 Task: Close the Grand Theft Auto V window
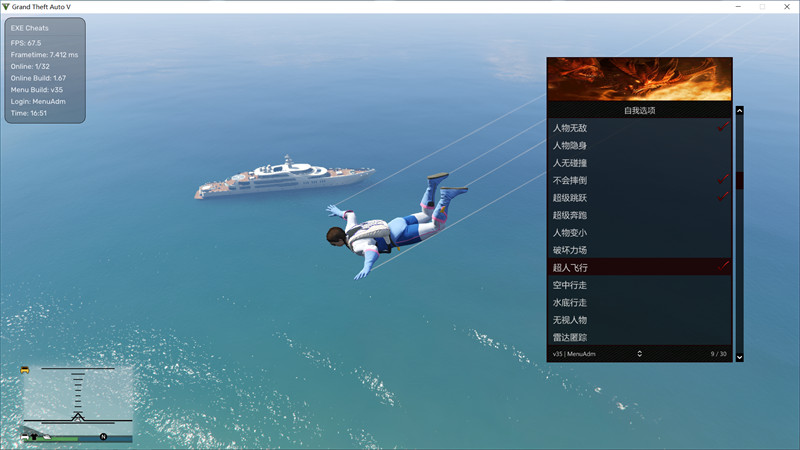[x=787, y=6]
